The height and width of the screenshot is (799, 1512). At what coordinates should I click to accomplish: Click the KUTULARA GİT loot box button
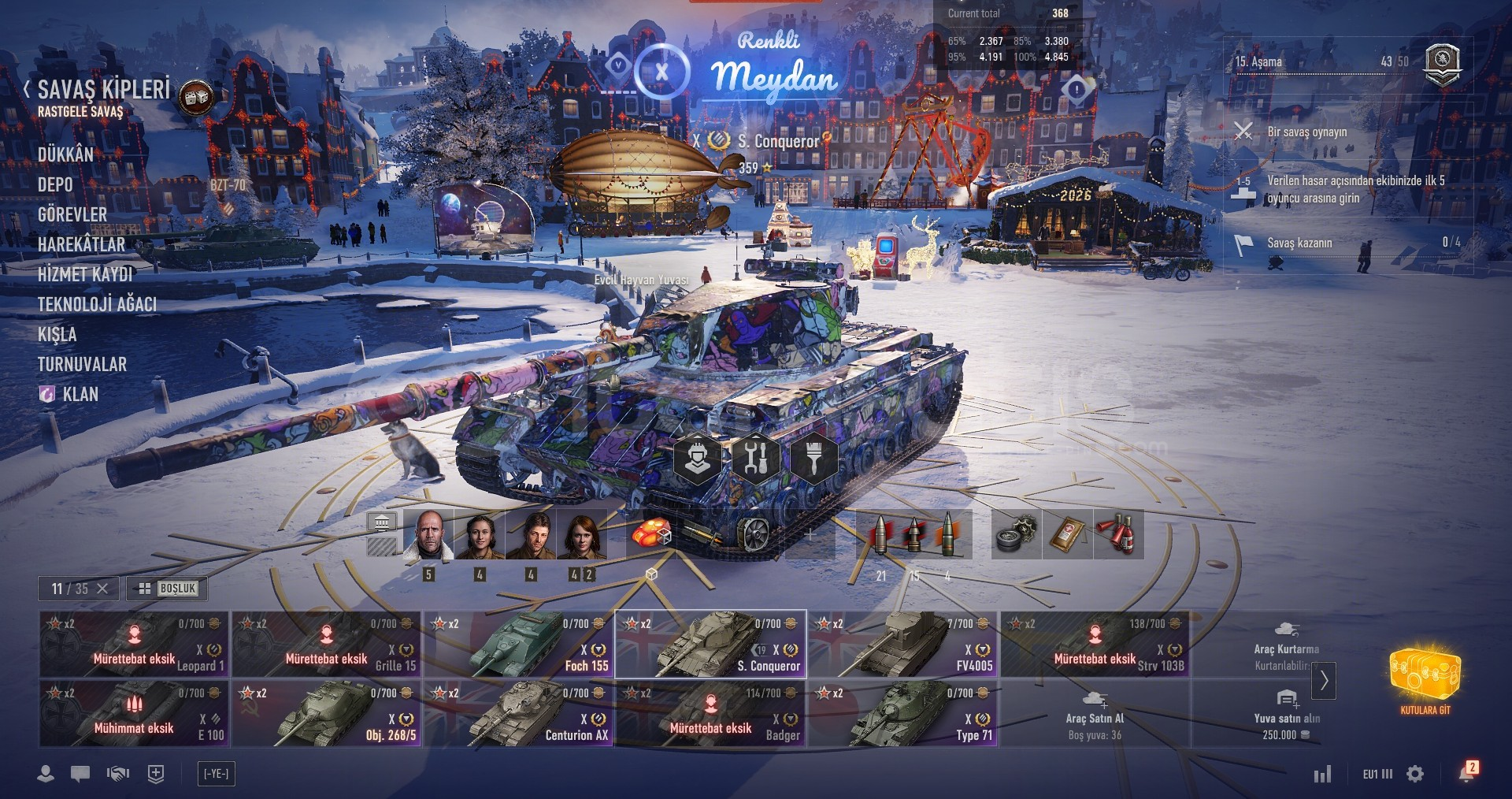click(1425, 682)
